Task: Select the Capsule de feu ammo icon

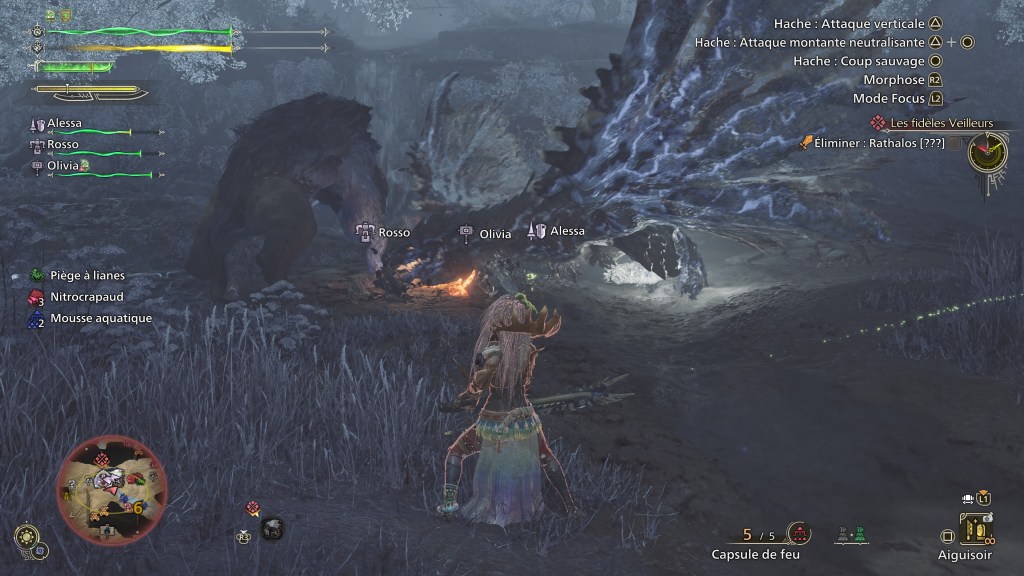Action: pos(798,533)
